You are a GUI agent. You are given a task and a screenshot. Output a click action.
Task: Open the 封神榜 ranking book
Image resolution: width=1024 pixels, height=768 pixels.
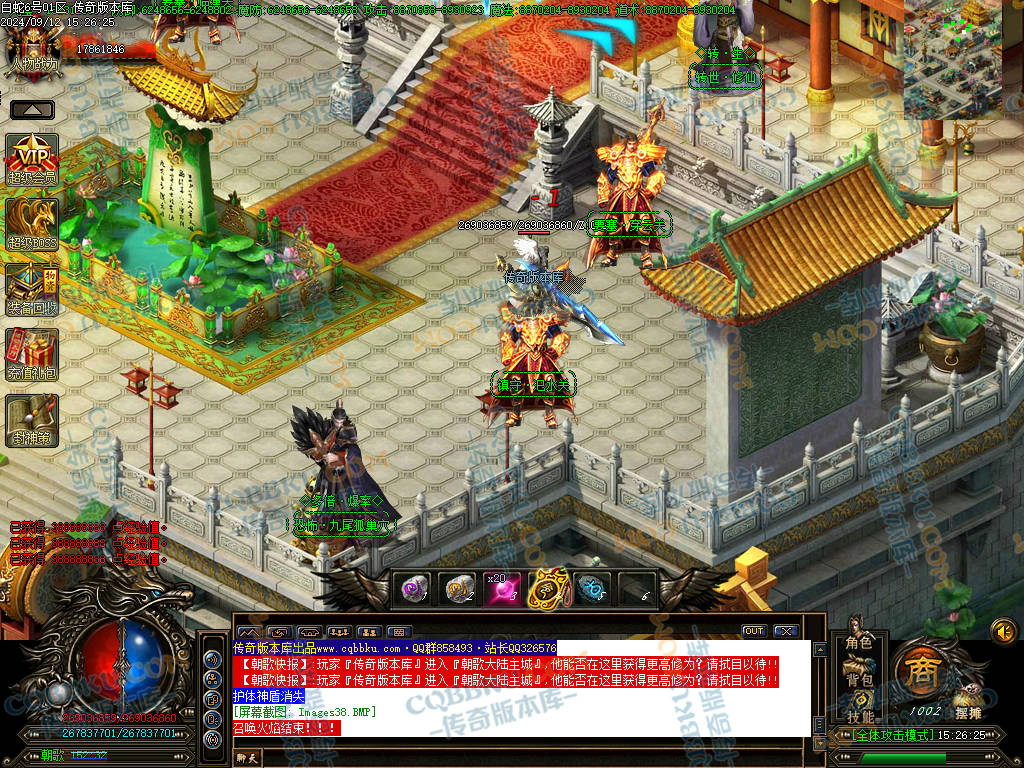[32, 420]
